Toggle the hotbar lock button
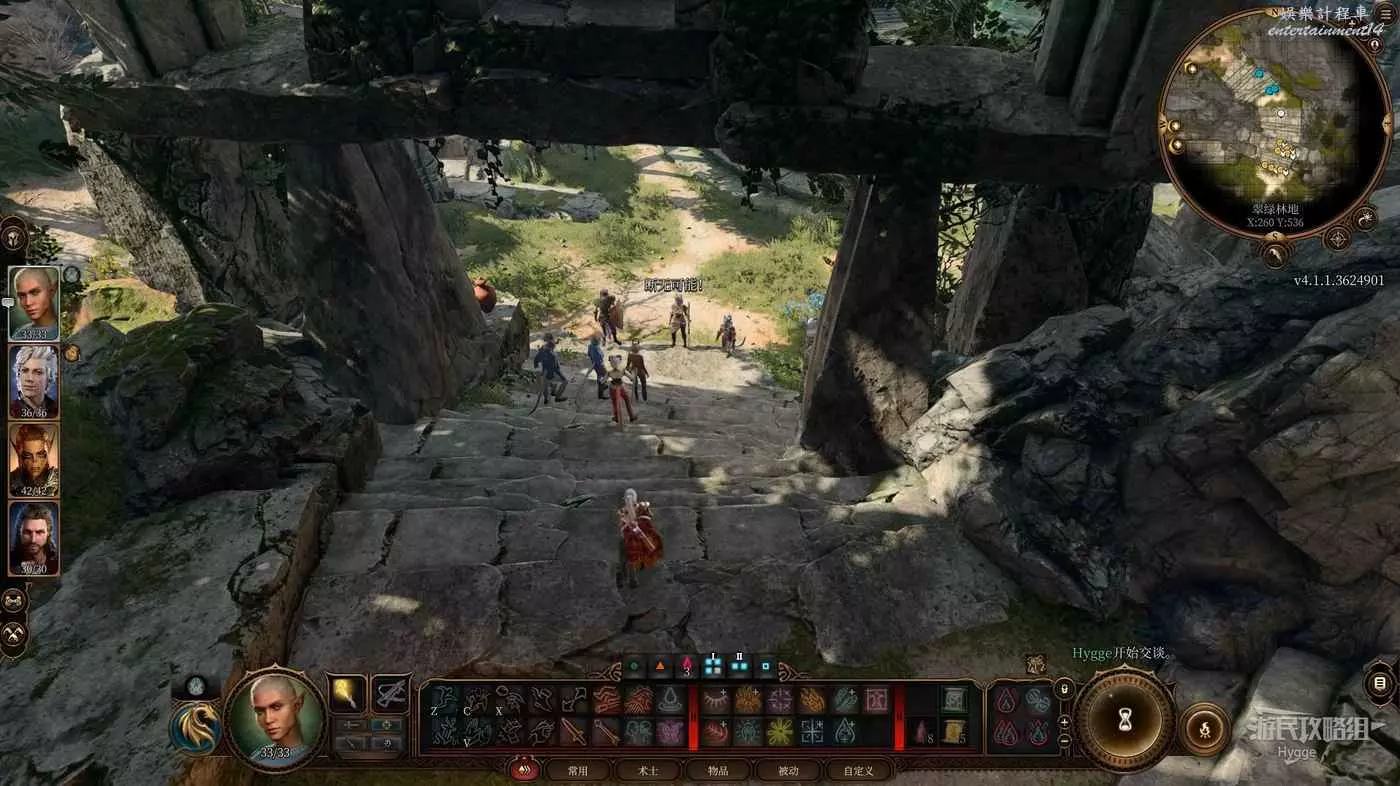Image resolution: width=1400 pixels, height=786 pixels. [1063, 689]
